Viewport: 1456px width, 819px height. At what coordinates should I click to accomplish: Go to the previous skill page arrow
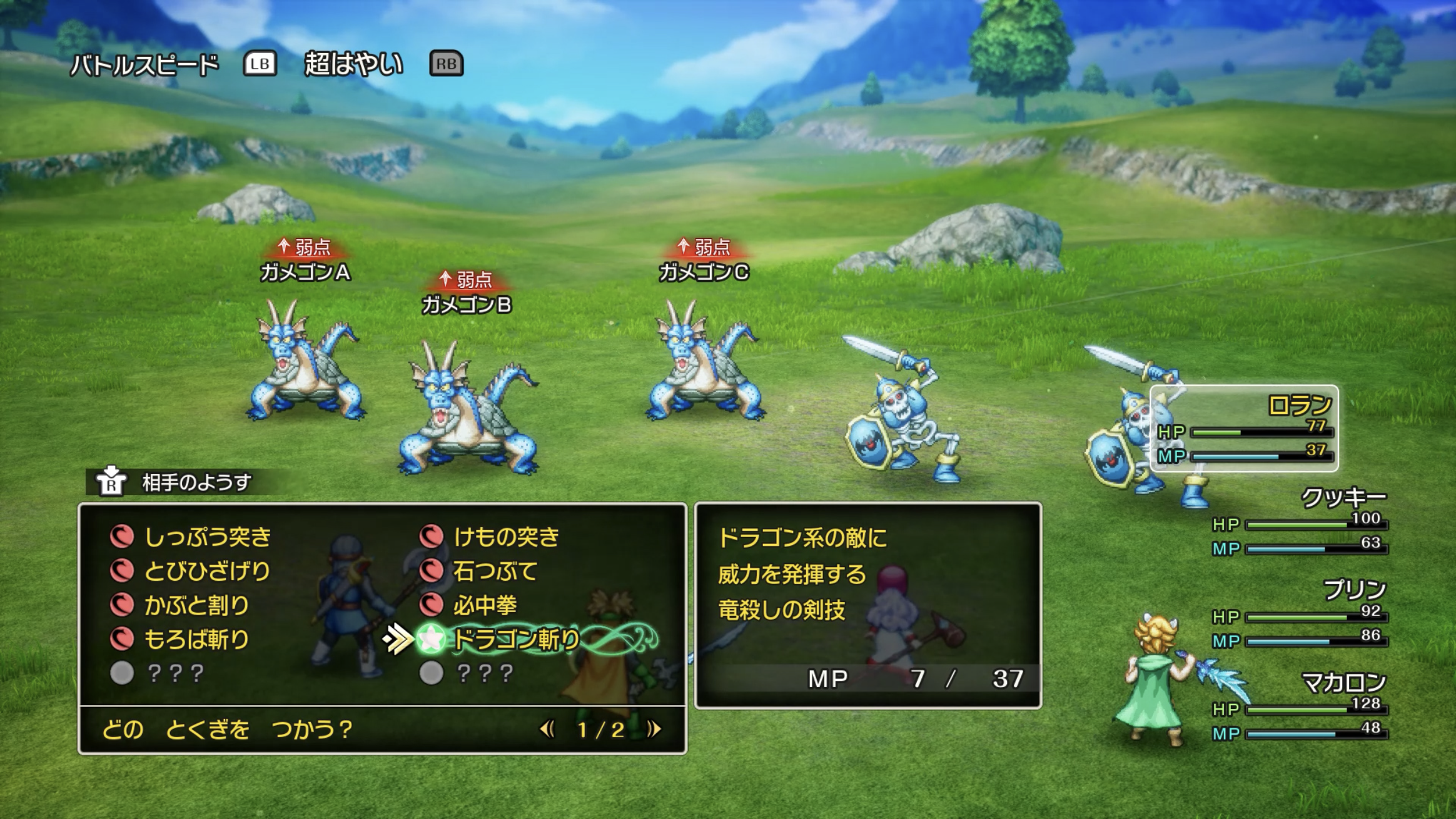(x=547, y=729)
